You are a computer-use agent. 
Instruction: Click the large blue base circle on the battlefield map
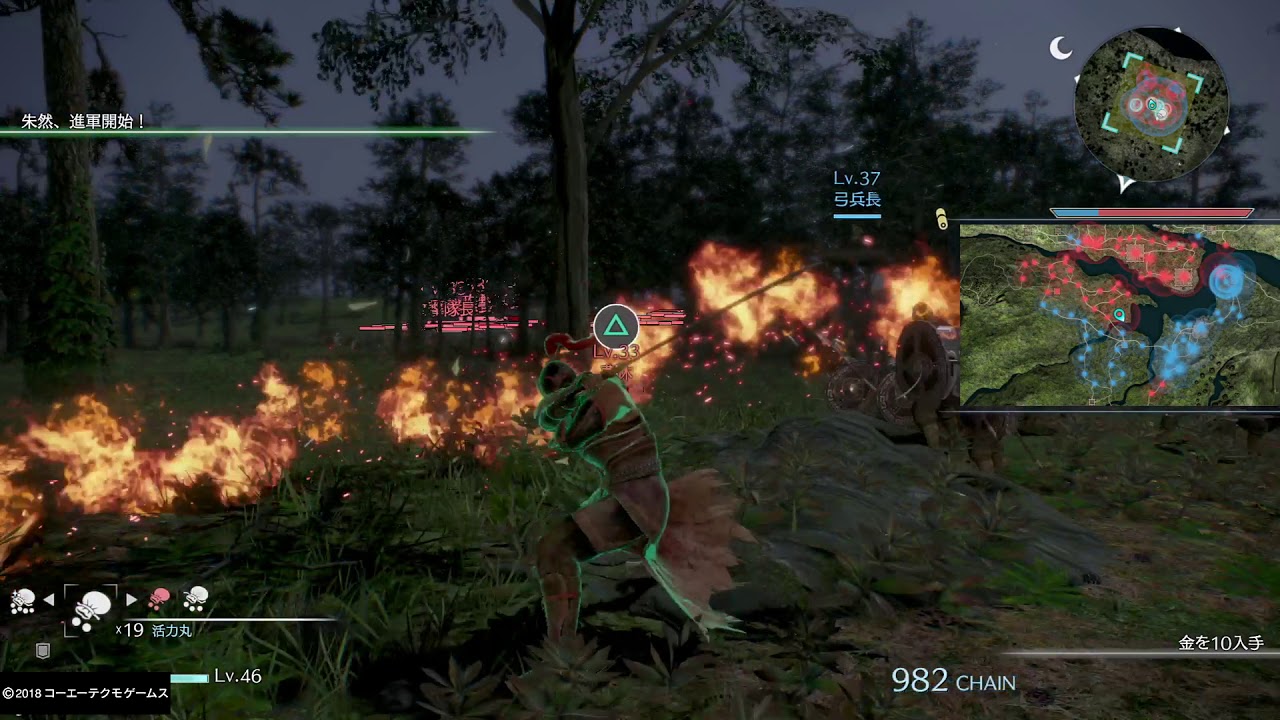pyautogui.click(x=1225, y=280)
